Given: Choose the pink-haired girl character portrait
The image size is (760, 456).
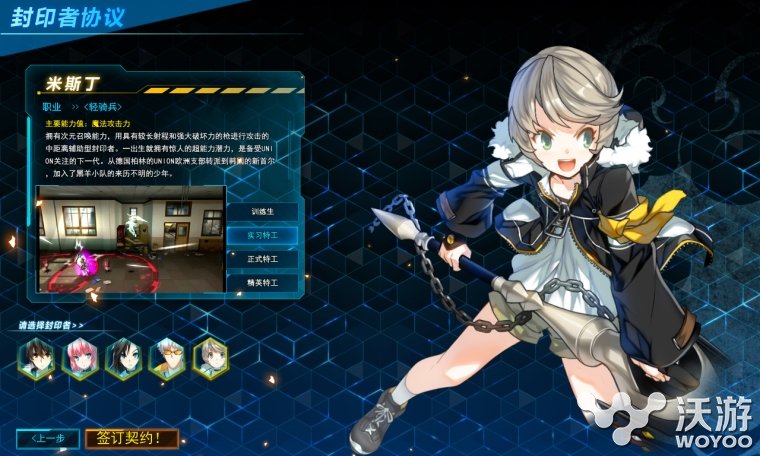Looking at the screenshot, I should (x=80, y=358).
